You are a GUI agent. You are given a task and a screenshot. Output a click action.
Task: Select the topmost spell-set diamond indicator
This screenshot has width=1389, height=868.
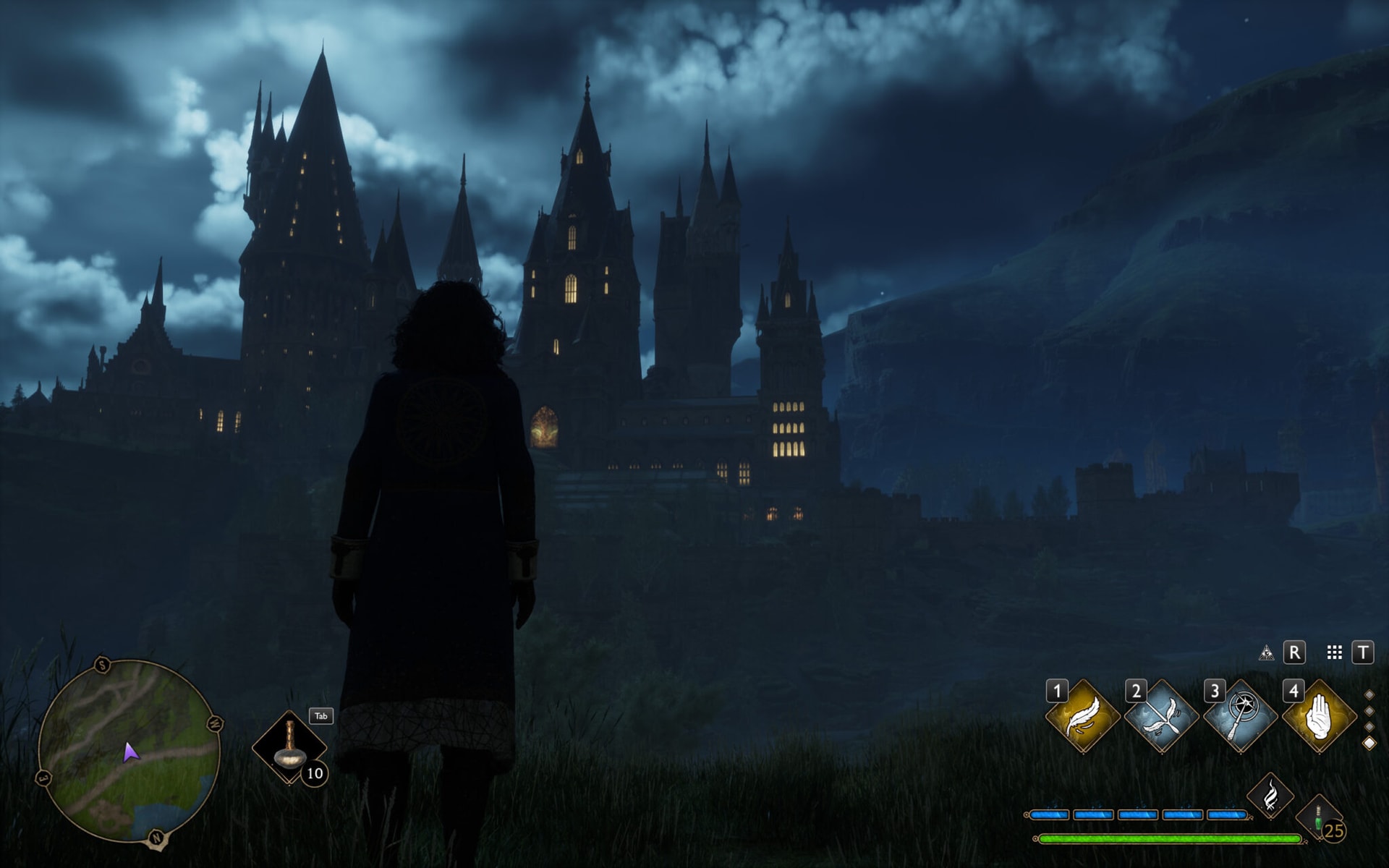pos(1369,695)
